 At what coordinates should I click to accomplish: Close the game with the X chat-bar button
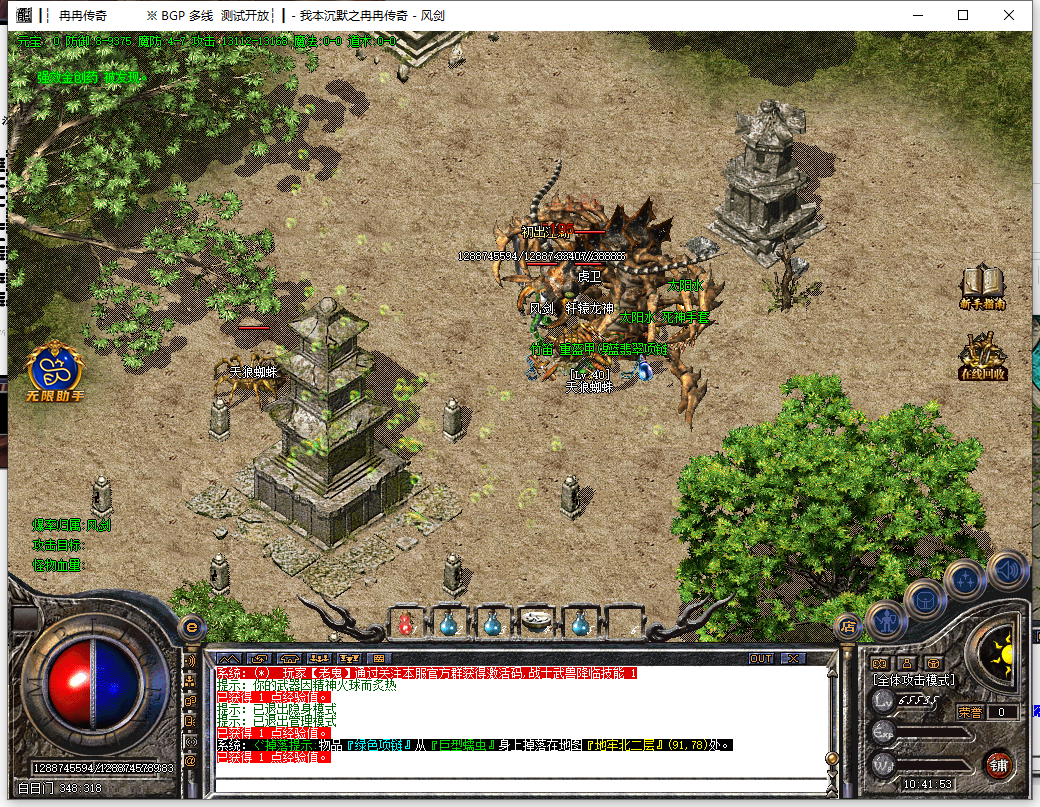(x=793, y=659)
